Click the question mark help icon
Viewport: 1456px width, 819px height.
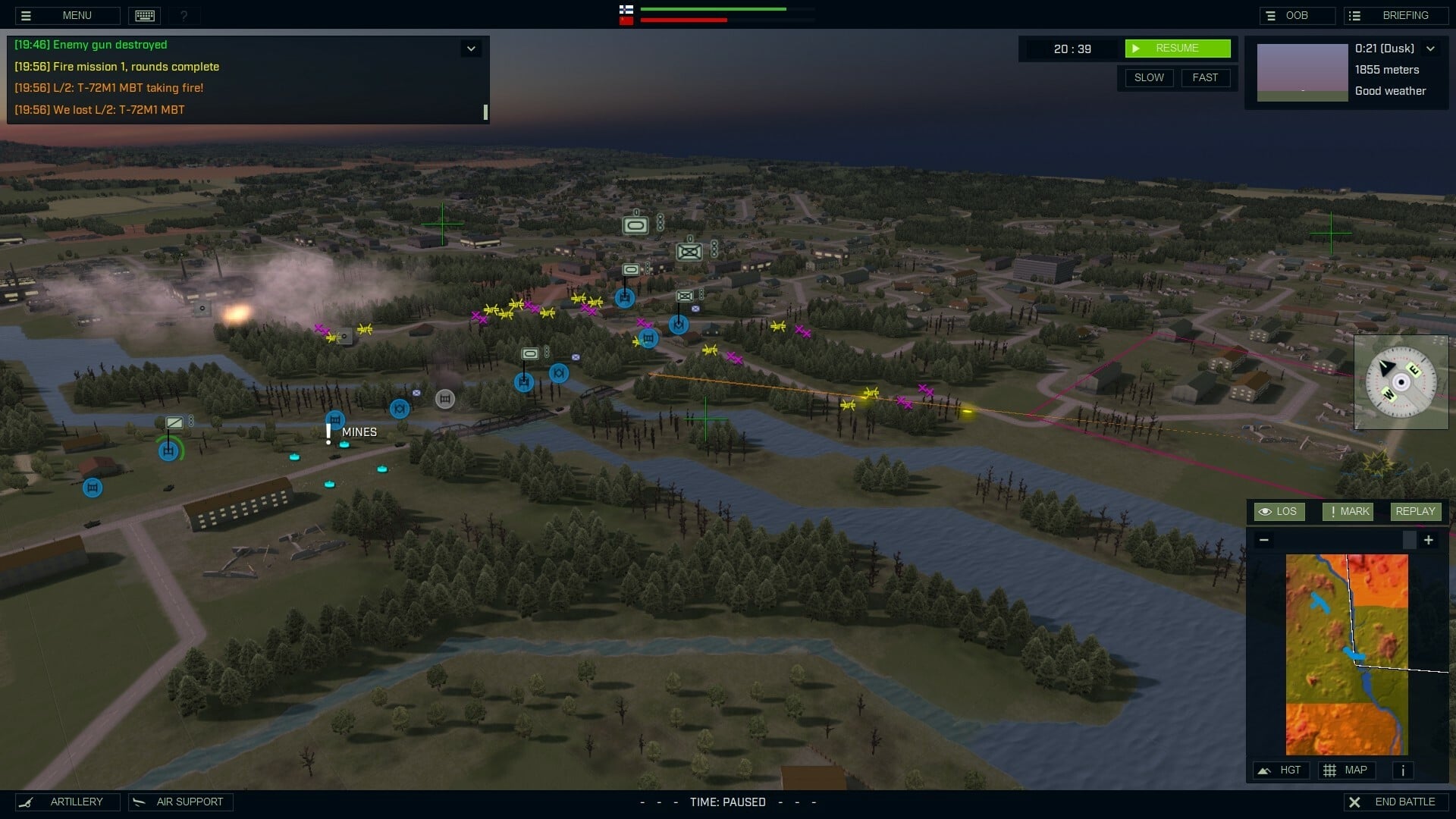pos(184,15)
